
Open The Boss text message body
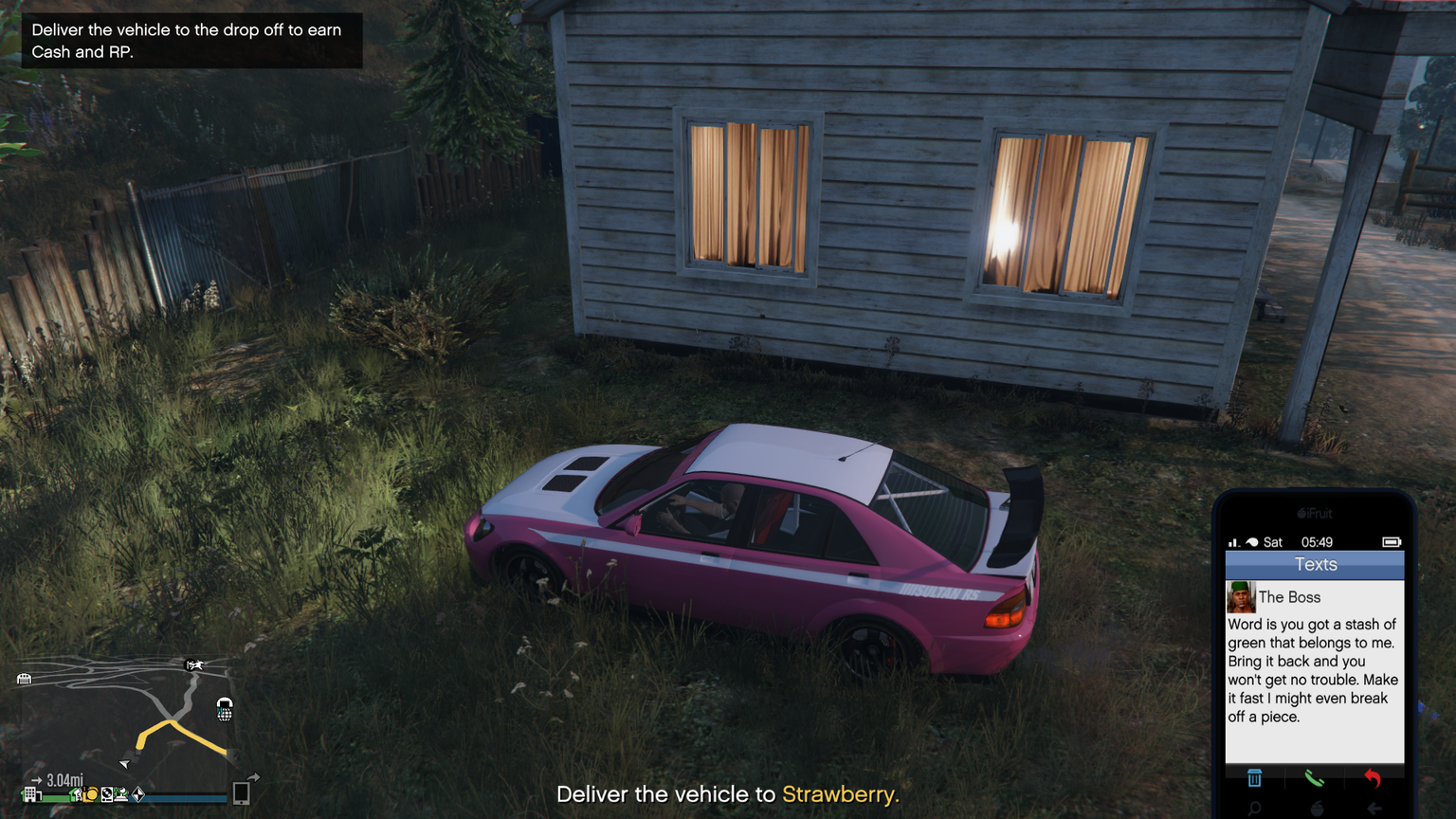[1313, 670]
